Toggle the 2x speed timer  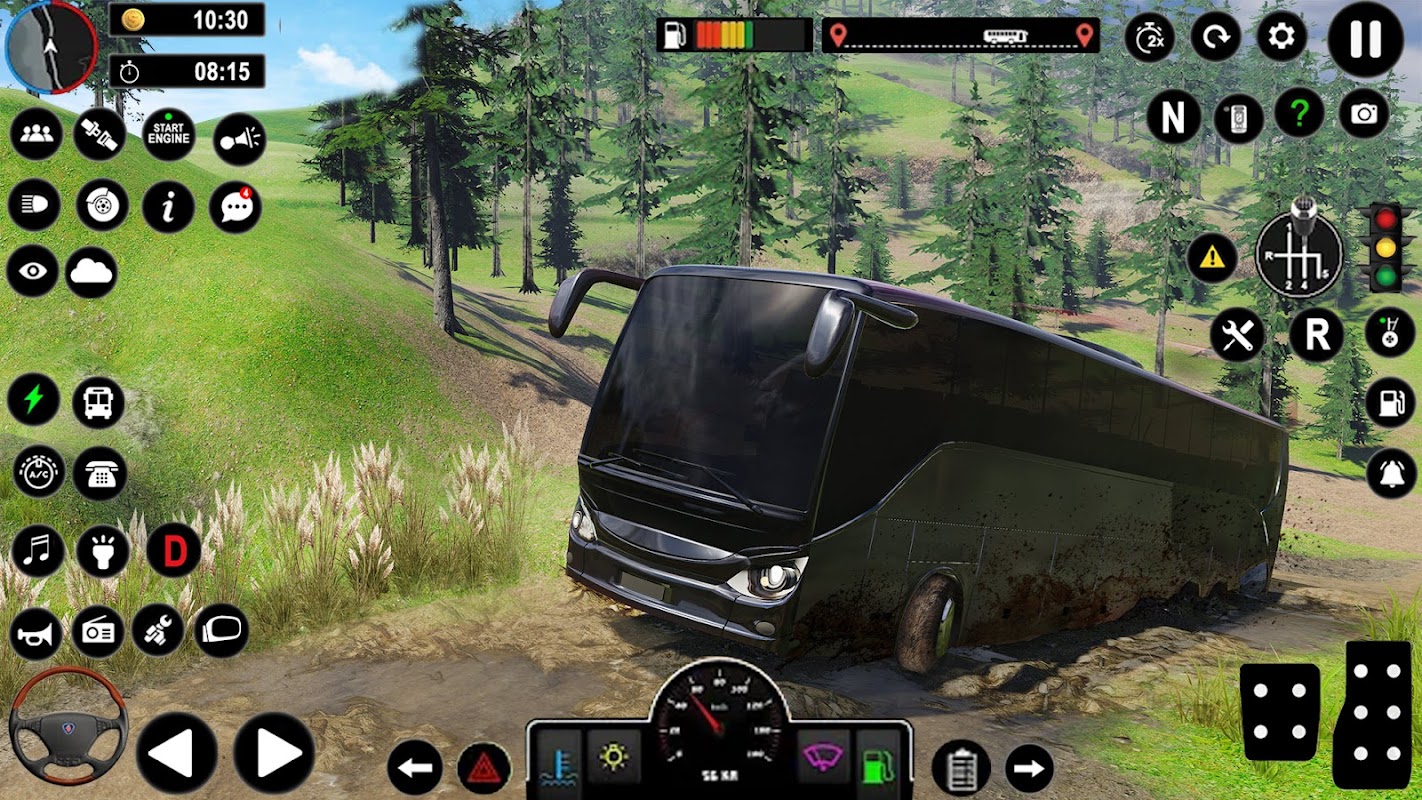1149,39
